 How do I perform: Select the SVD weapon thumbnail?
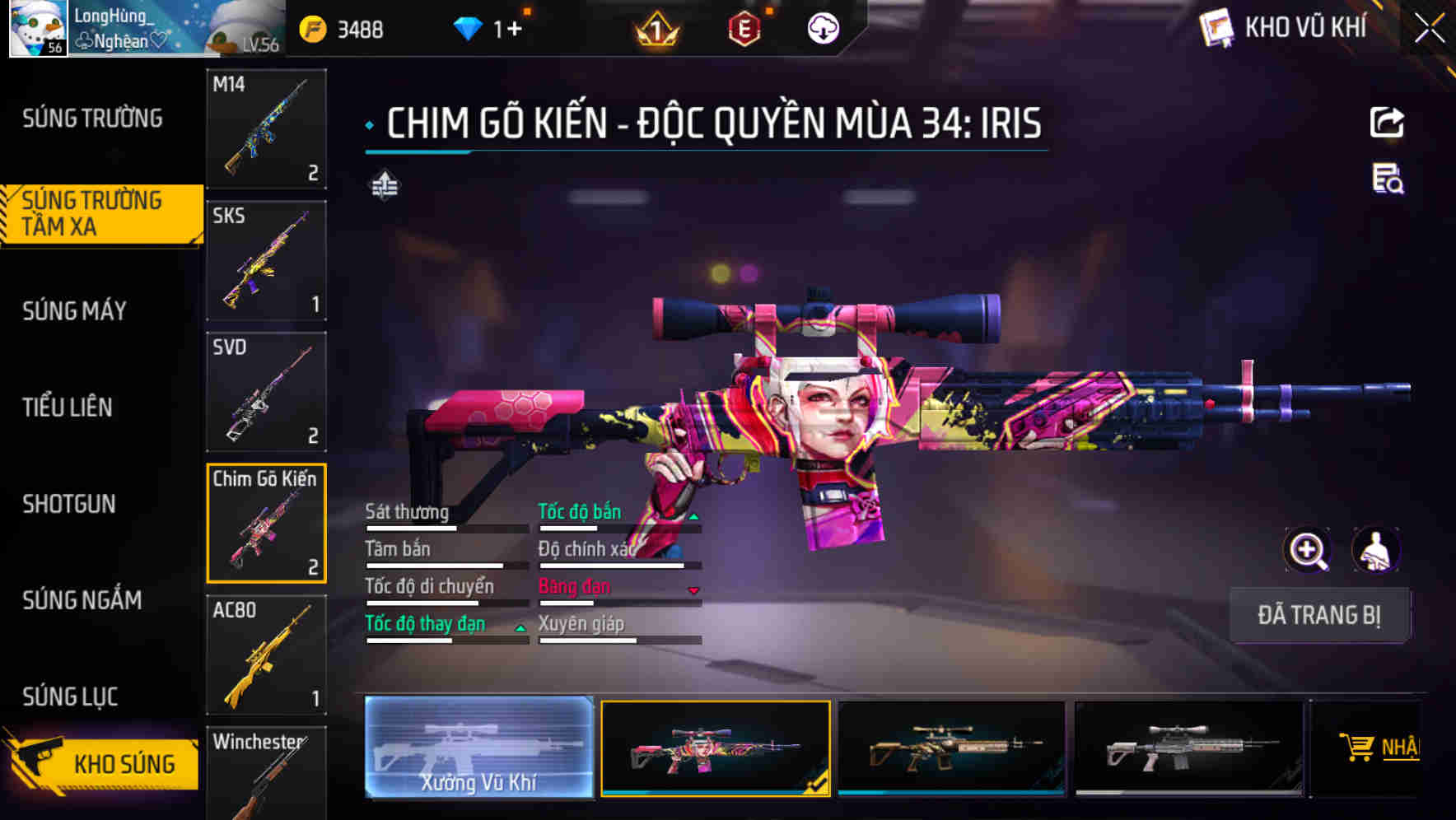click(x=265, y=393)
